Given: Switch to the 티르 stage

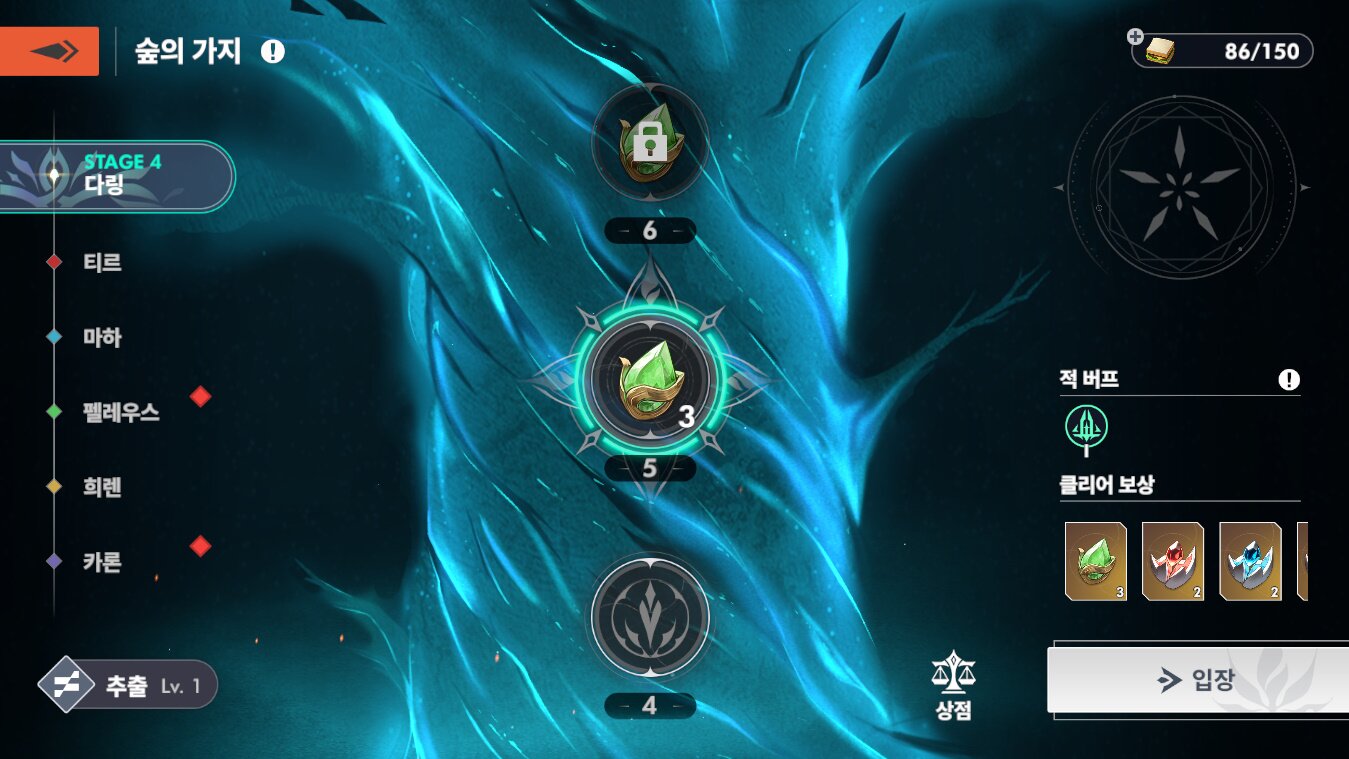Looking at the screenshot, I should (x=102, y=263).
